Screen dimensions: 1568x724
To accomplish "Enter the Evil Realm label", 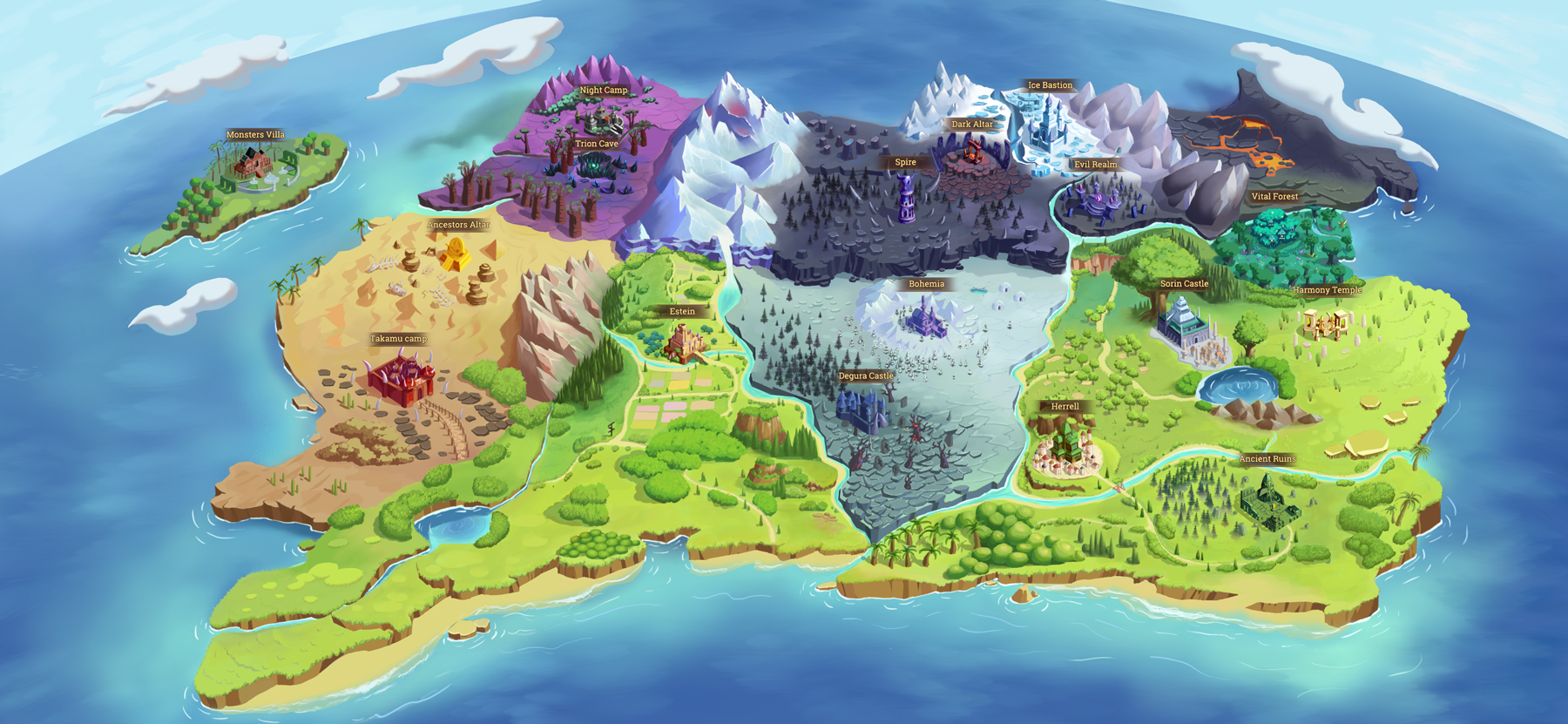I will pyautogui.click(x=1095, y=165).
